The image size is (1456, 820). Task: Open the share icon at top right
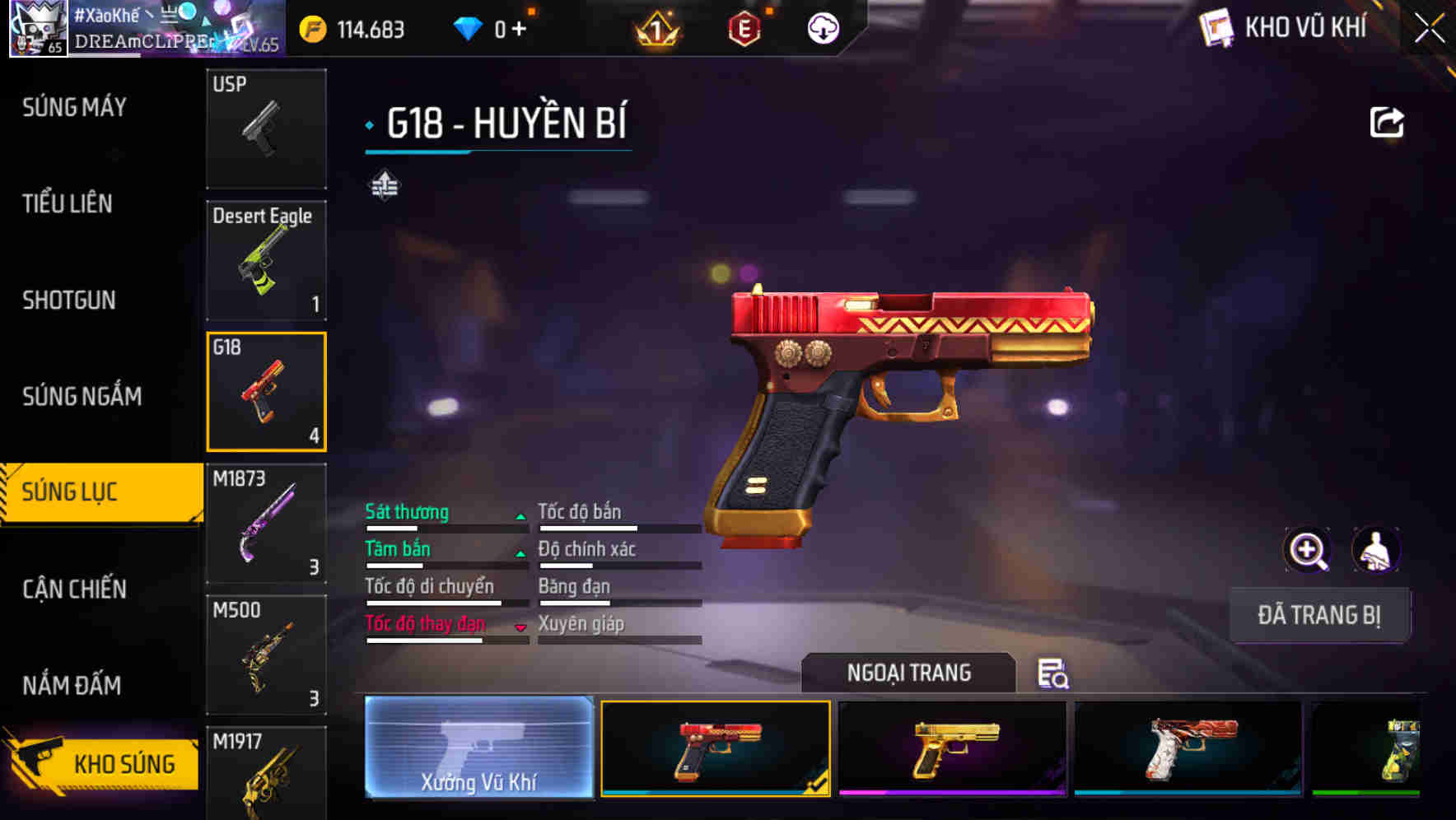1387,121
